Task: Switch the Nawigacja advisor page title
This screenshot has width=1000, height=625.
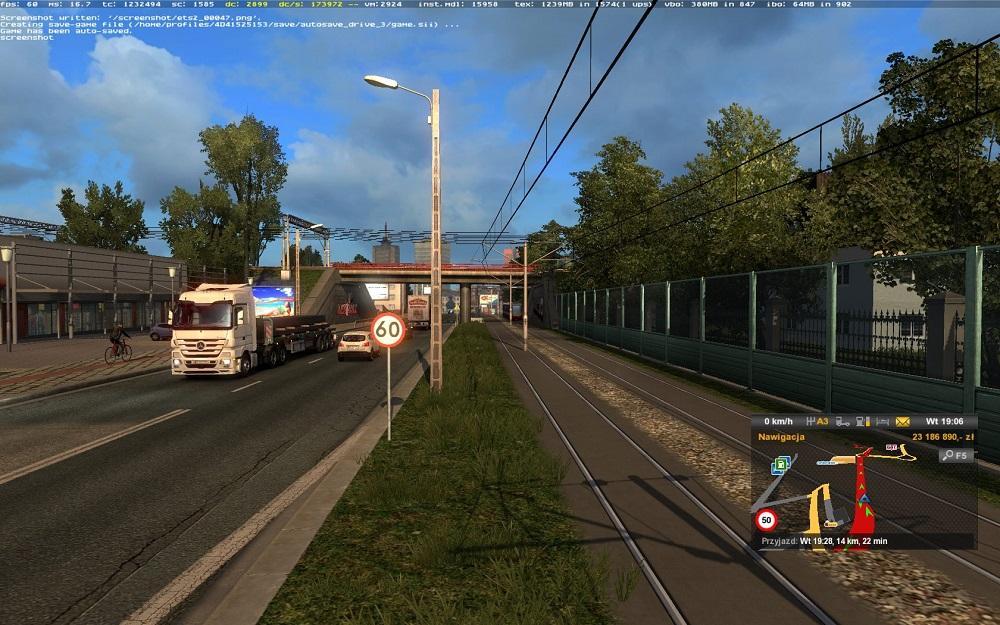Action: (x=782, y=438)
